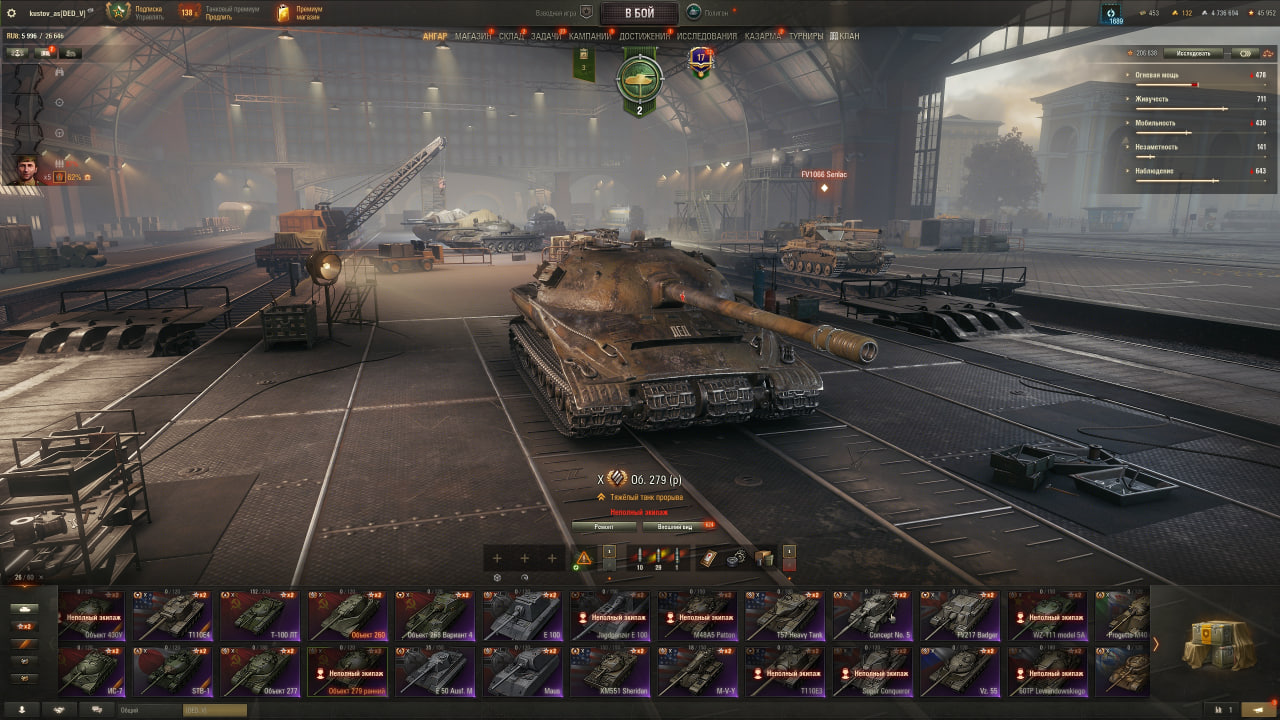The width and height of the screenshot is (1280, 720).
Task: Open the Внешний вид customization button
Action: [x=676, y=527]
